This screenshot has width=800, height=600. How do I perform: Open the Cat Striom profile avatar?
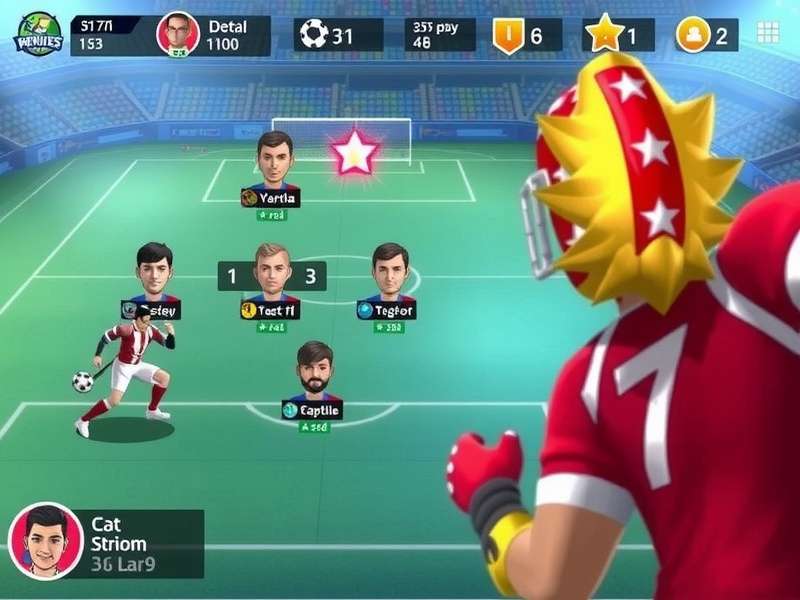[x=45, y=542]
